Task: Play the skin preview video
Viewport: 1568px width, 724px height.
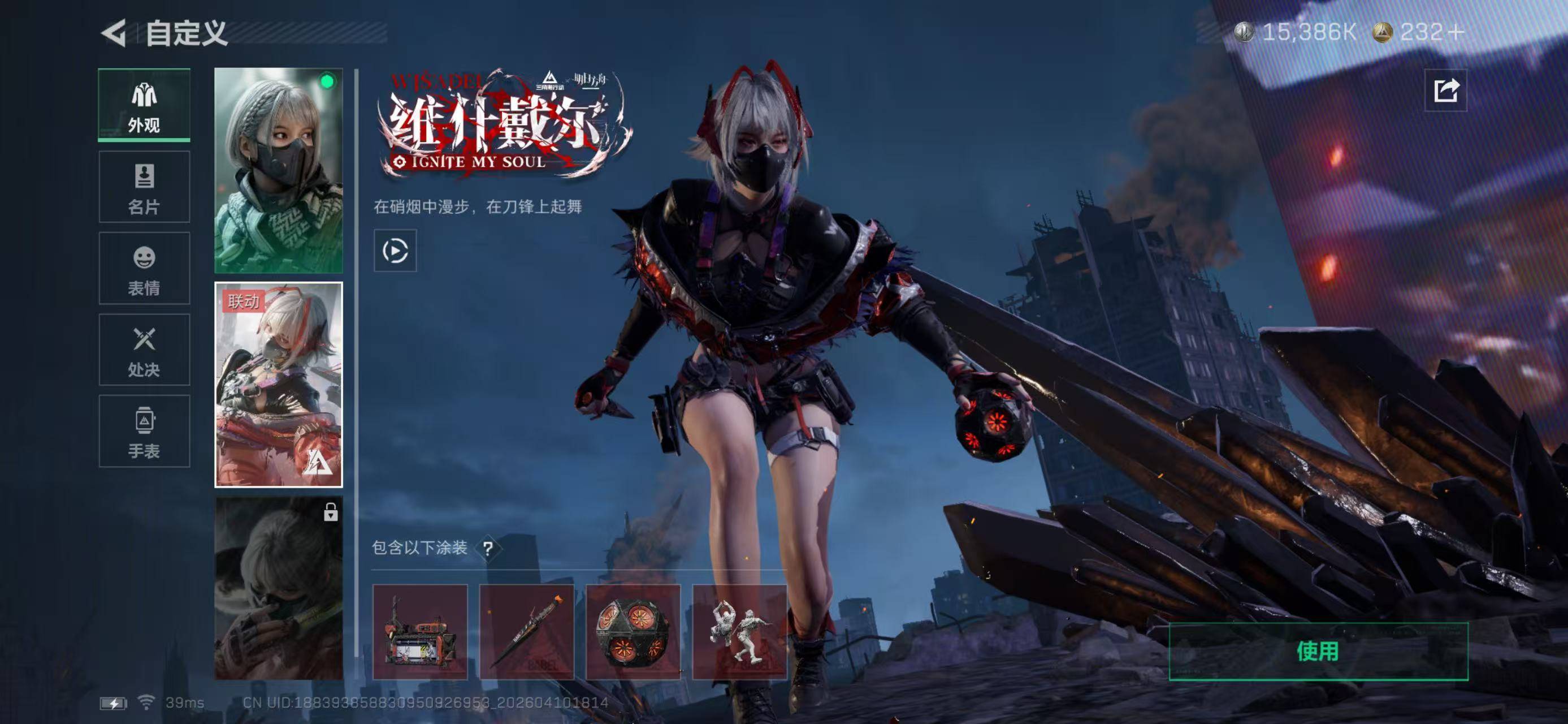Action: click(x=395, y=251)
